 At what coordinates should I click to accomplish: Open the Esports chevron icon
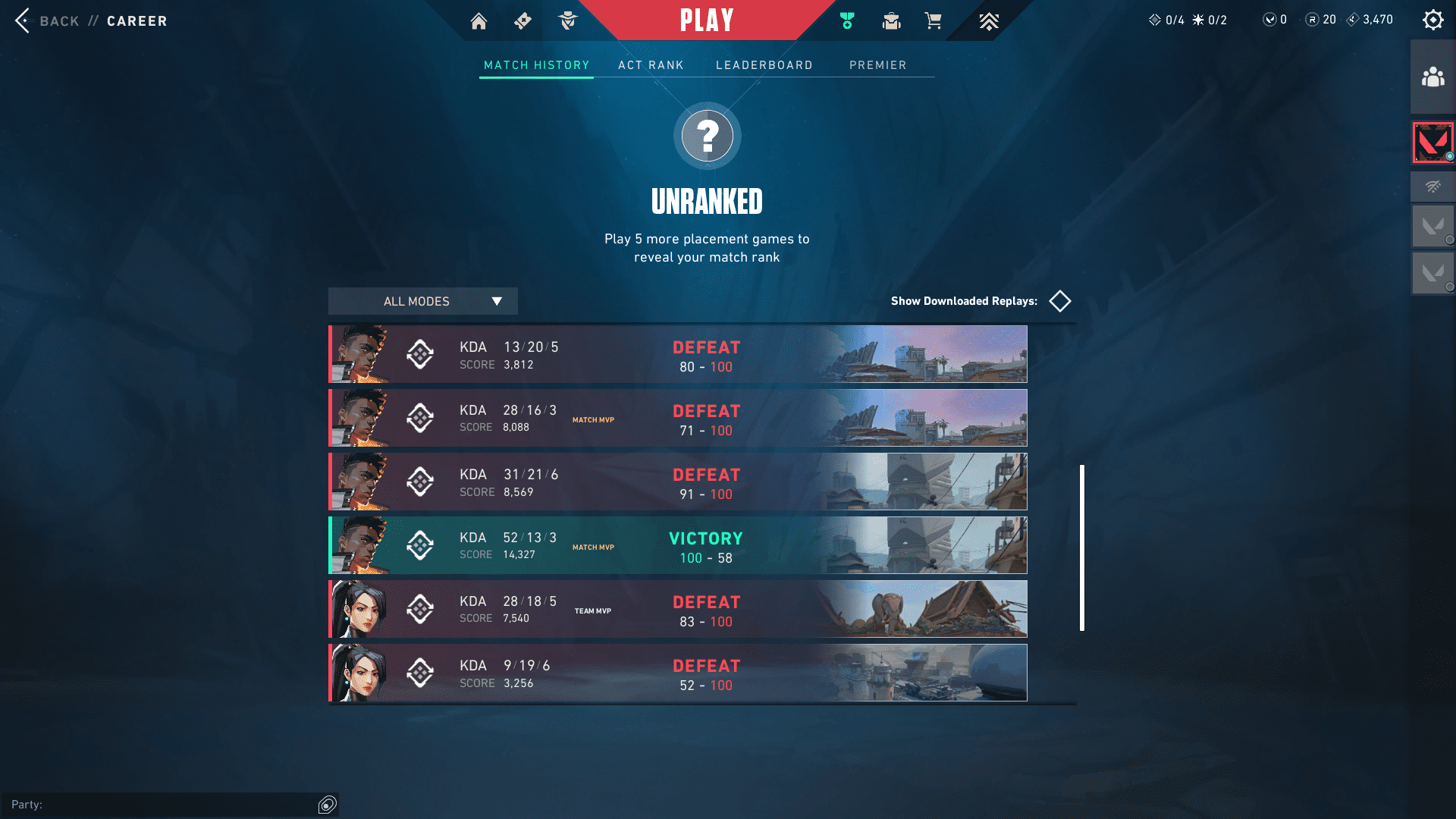pyautogui.click(x=988, y=21)
